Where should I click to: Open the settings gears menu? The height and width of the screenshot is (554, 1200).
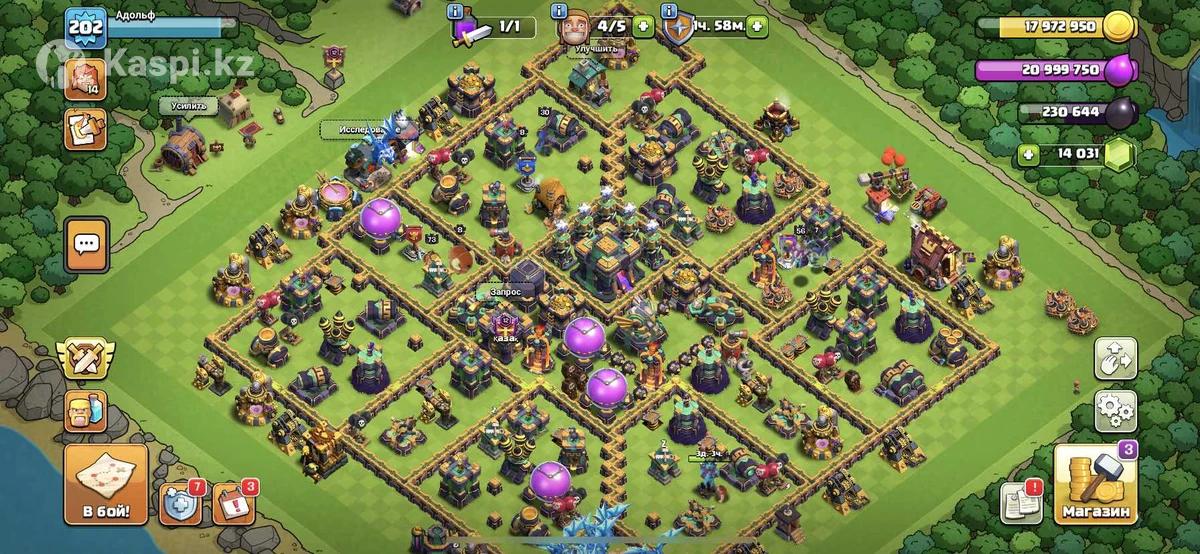coord(1116,409)
